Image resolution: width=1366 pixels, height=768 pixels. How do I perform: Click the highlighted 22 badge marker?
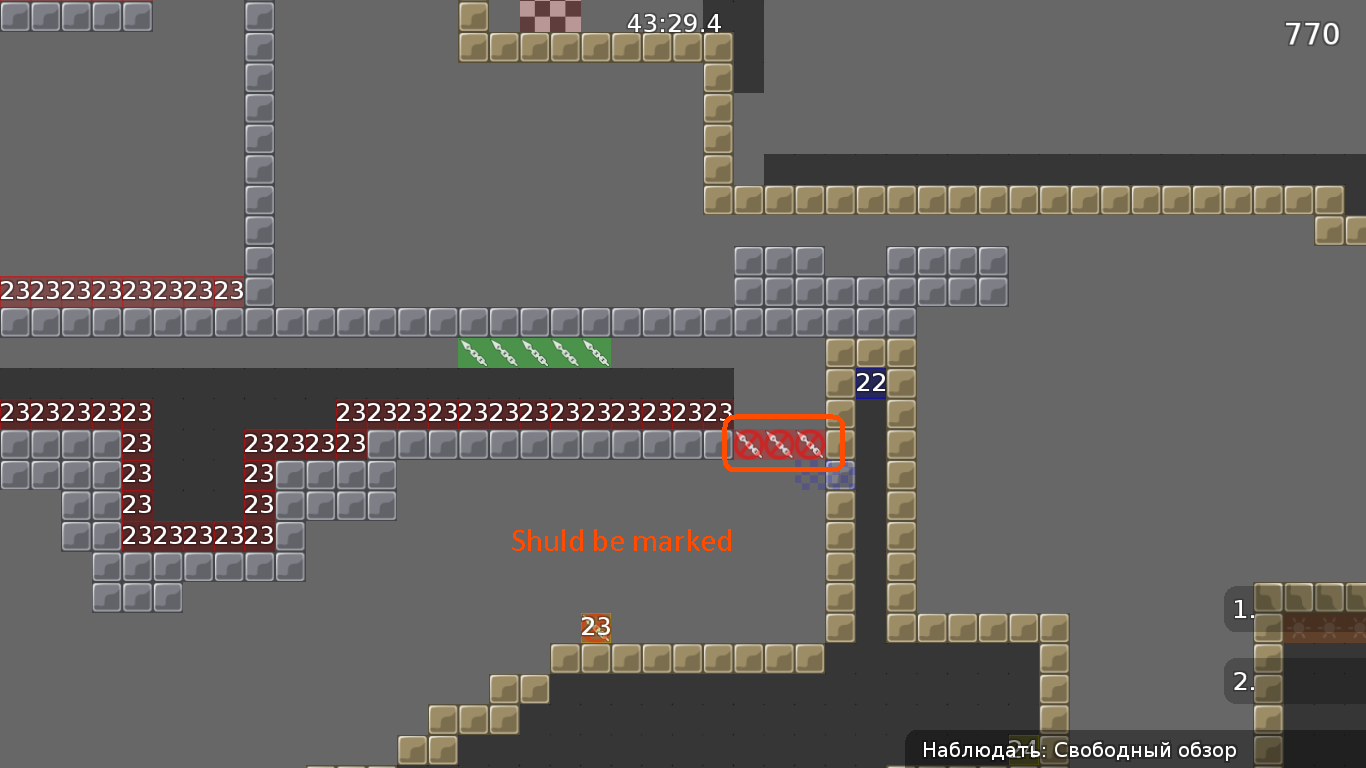click(869, 382)
